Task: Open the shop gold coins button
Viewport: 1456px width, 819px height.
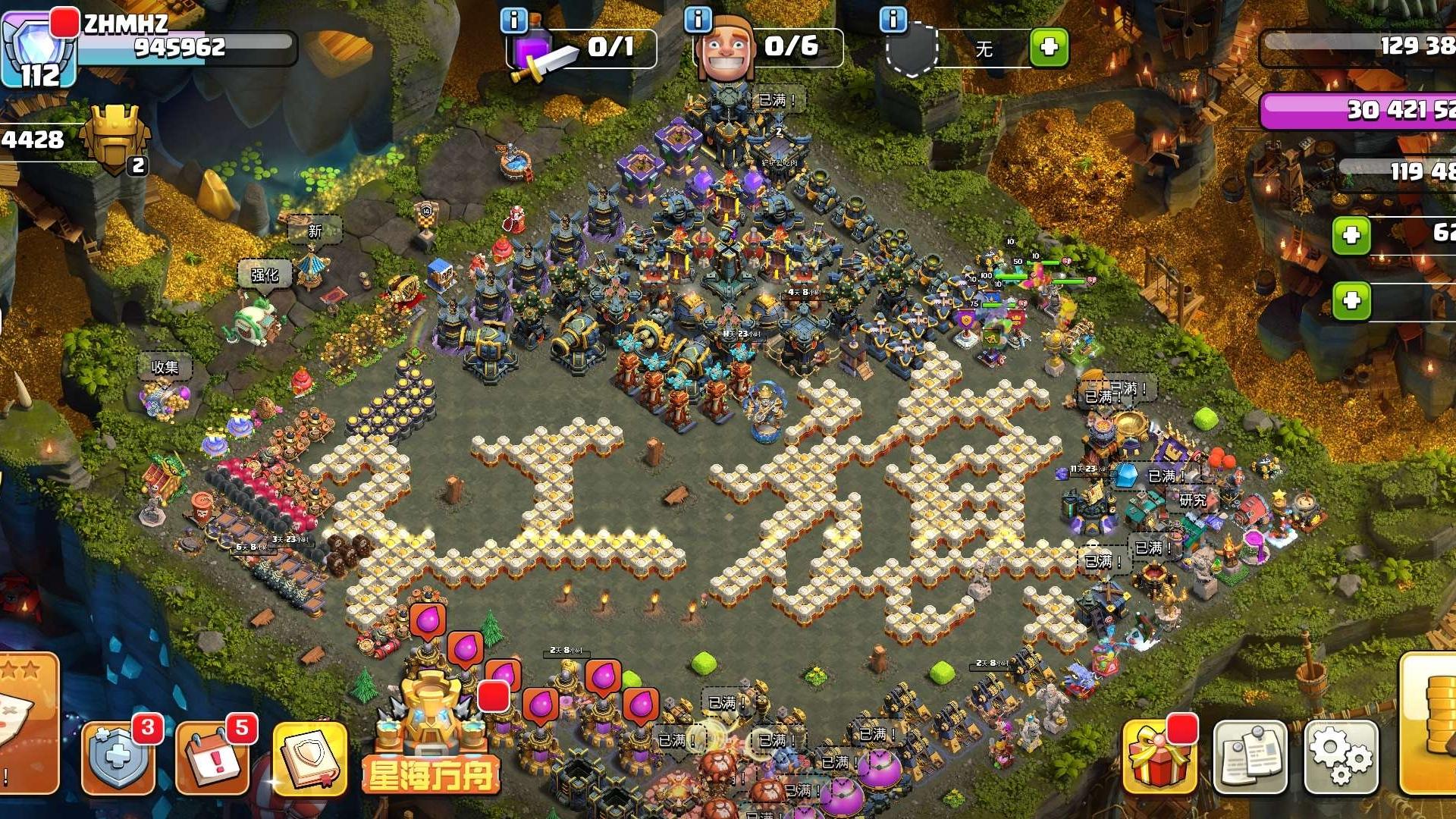Action: point(1429,724)
